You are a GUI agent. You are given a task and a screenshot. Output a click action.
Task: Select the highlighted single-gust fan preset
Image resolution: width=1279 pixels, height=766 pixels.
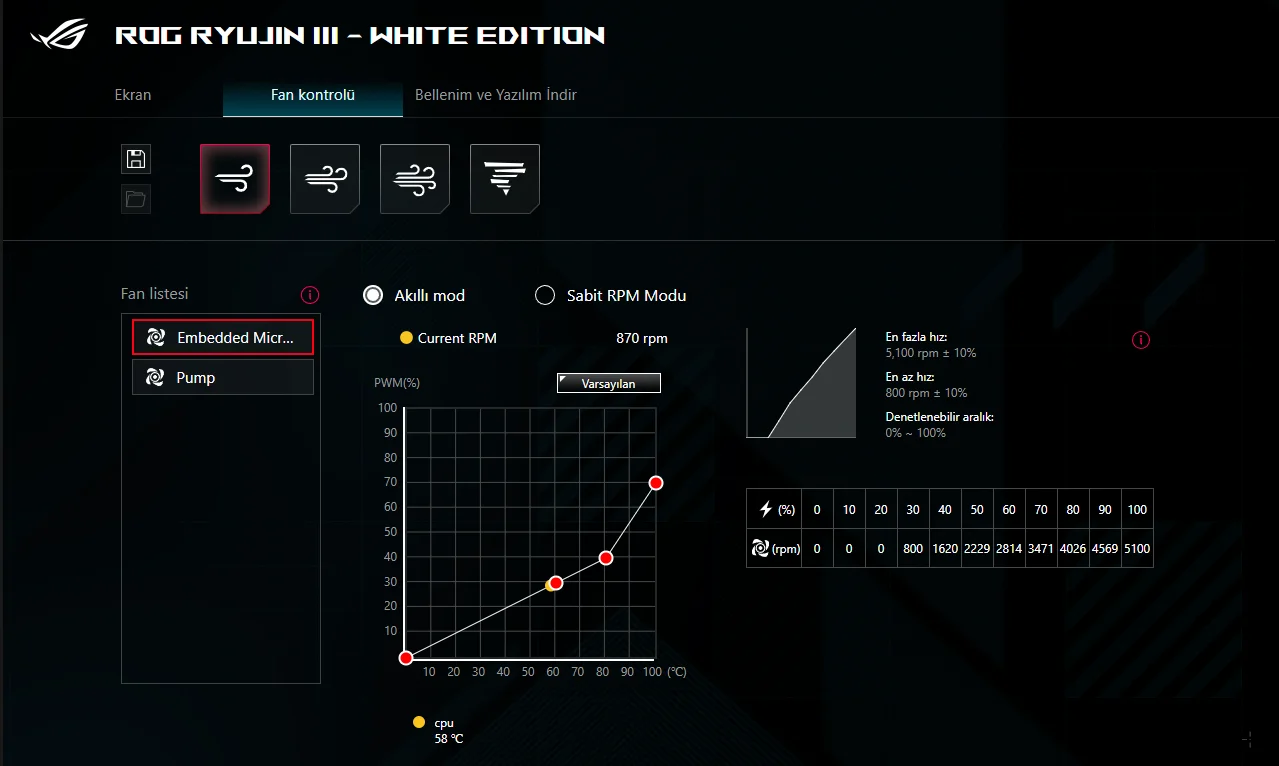coord(235,179)
